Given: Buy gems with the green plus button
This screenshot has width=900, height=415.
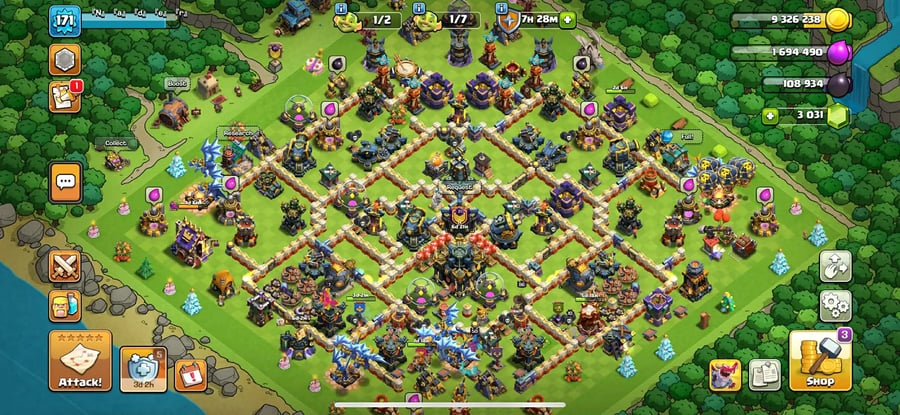Looking at the screenshot, I should tap(769, 115).
